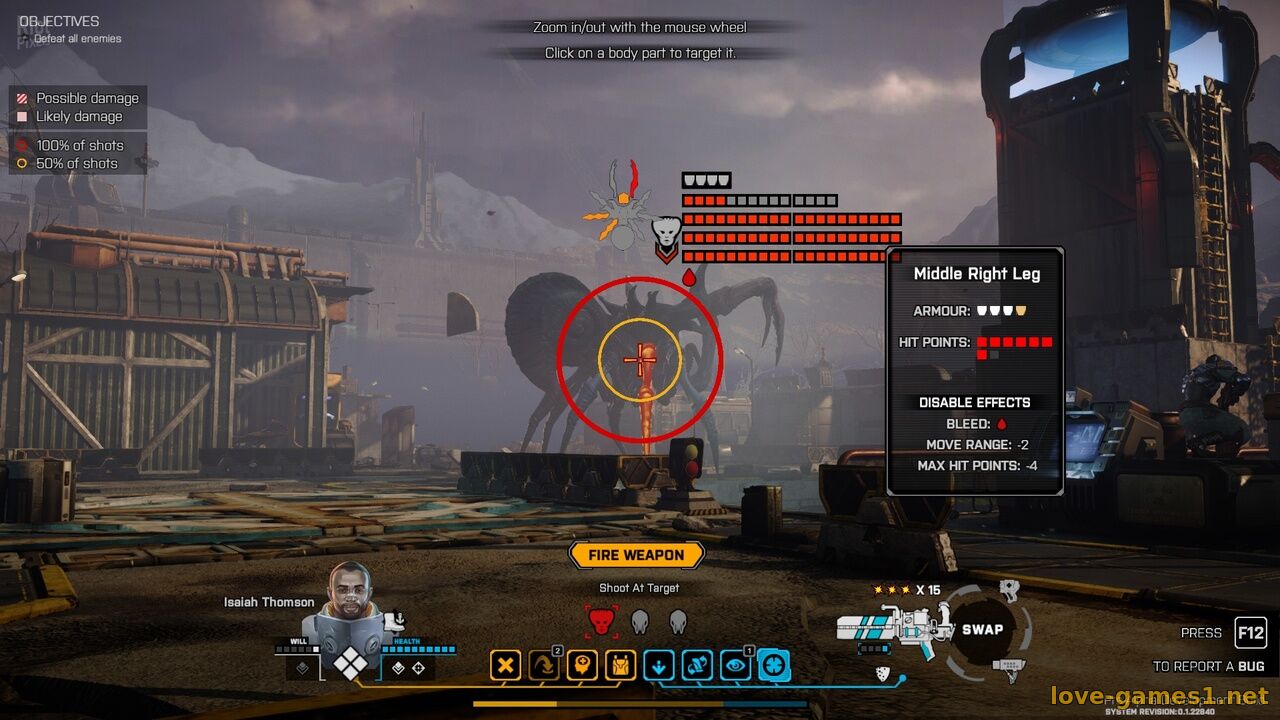1280x720 pixels.
Task: Swap weapon using the SWAP dial
Action: tap(982, 629)
